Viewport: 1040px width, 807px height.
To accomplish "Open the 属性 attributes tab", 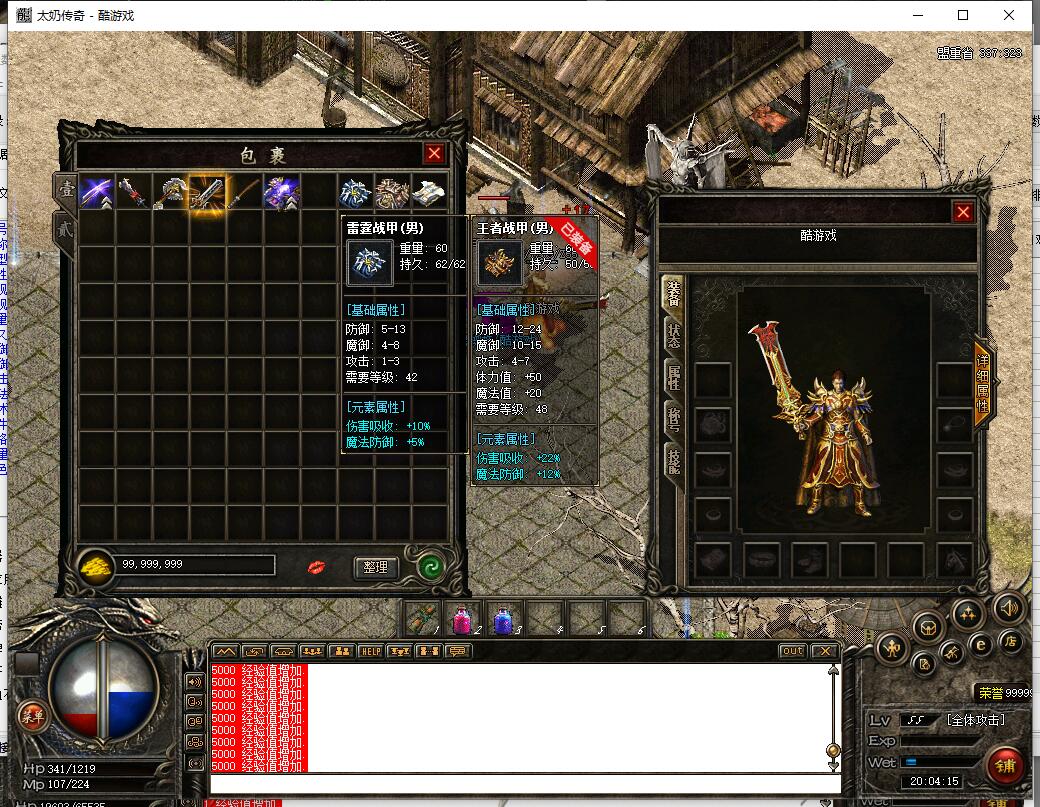I will pos(673,377).
